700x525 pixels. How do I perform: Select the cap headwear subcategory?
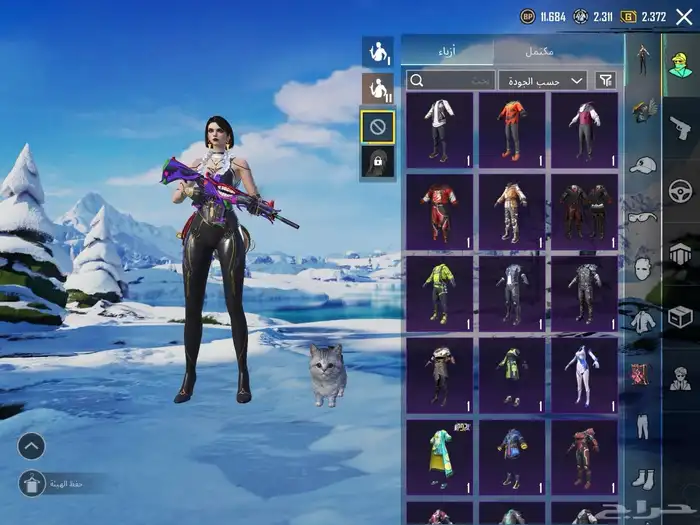click(642, 164)
